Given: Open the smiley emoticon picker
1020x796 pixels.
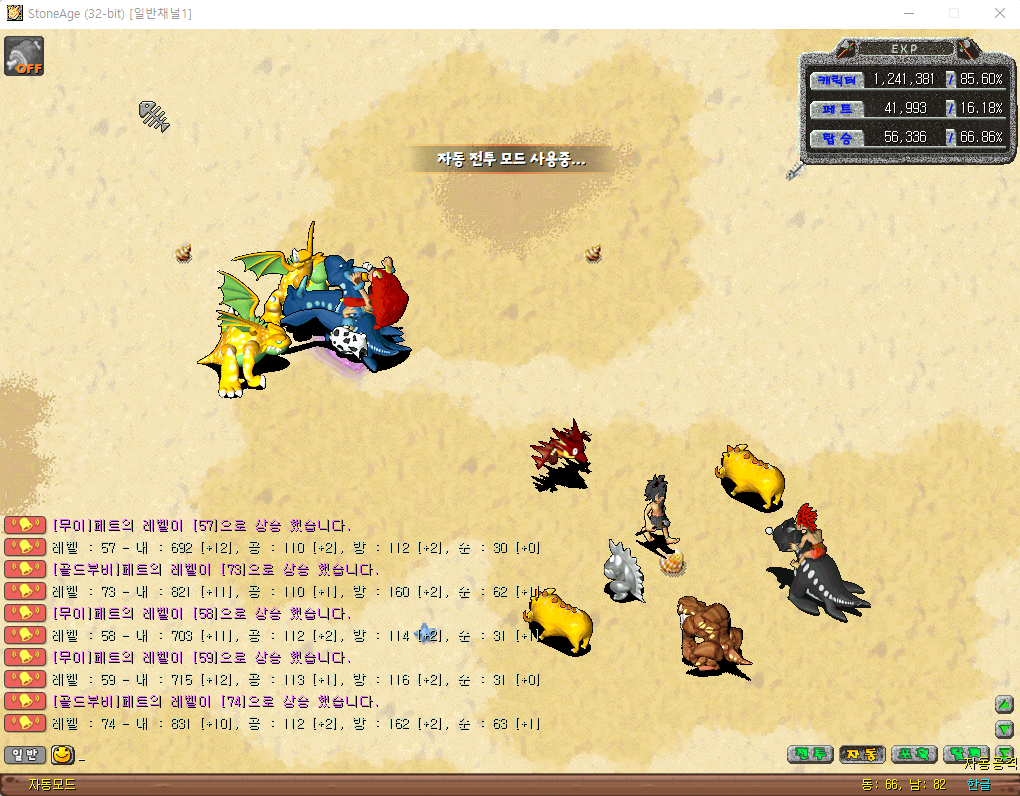Looking at the screenshot, I should [x=62, y=755].
